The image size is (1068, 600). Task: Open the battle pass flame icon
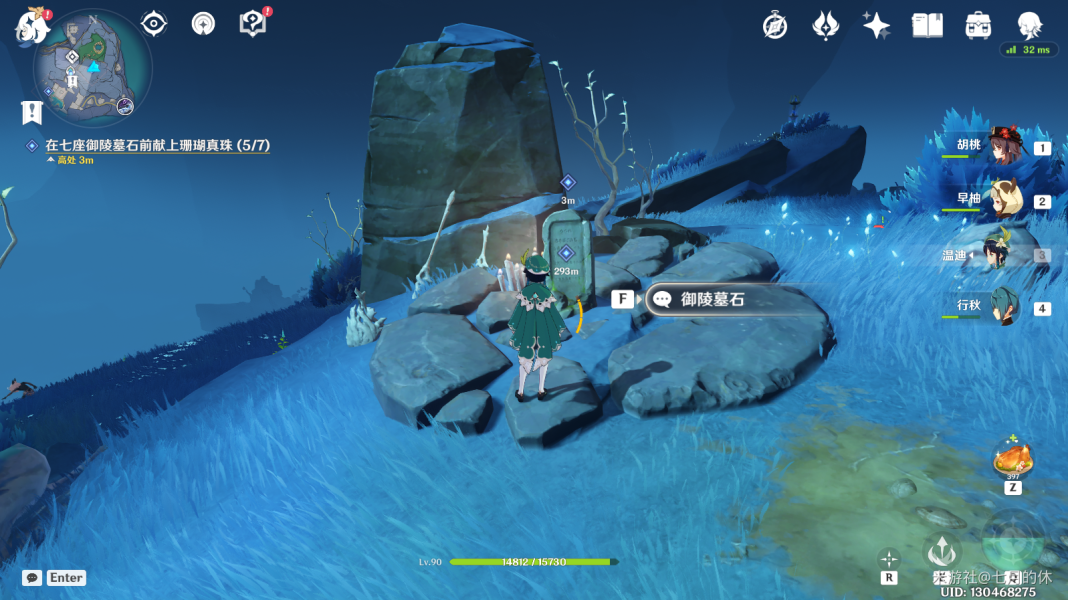tap(826, 26)
